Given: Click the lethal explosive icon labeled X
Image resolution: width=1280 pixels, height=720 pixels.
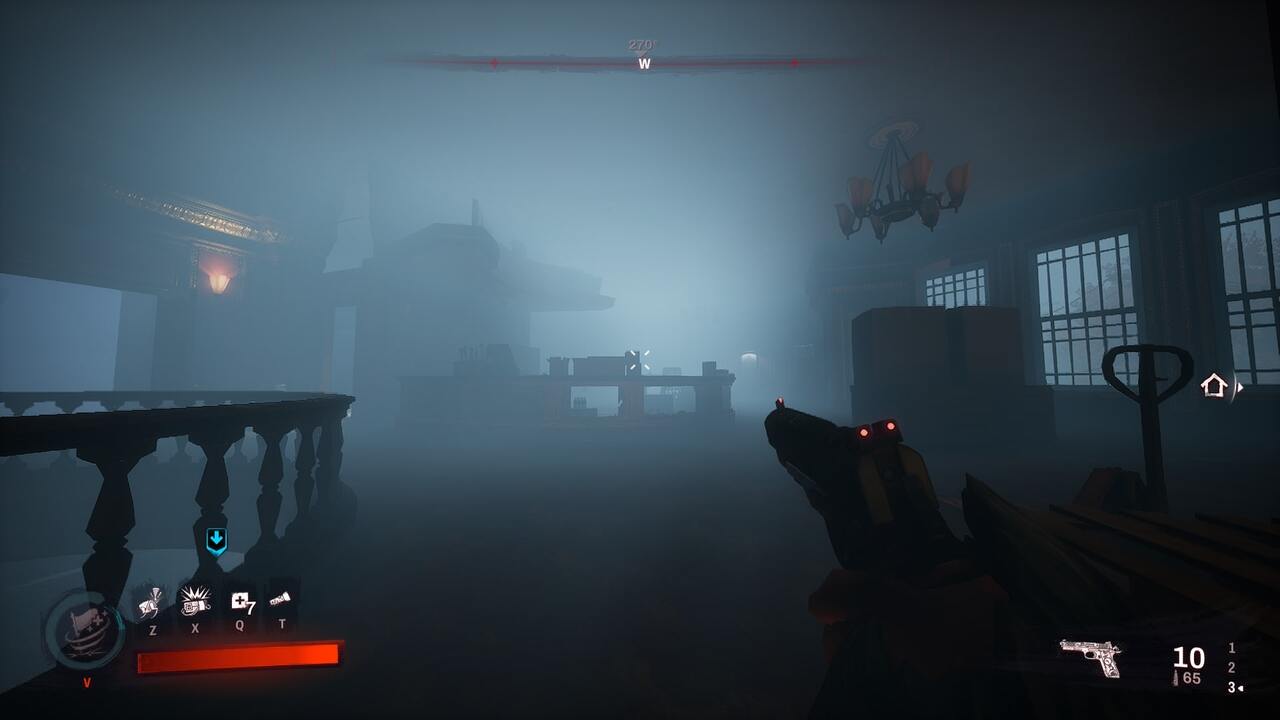Looking at the screenshot, I should 196,604.
